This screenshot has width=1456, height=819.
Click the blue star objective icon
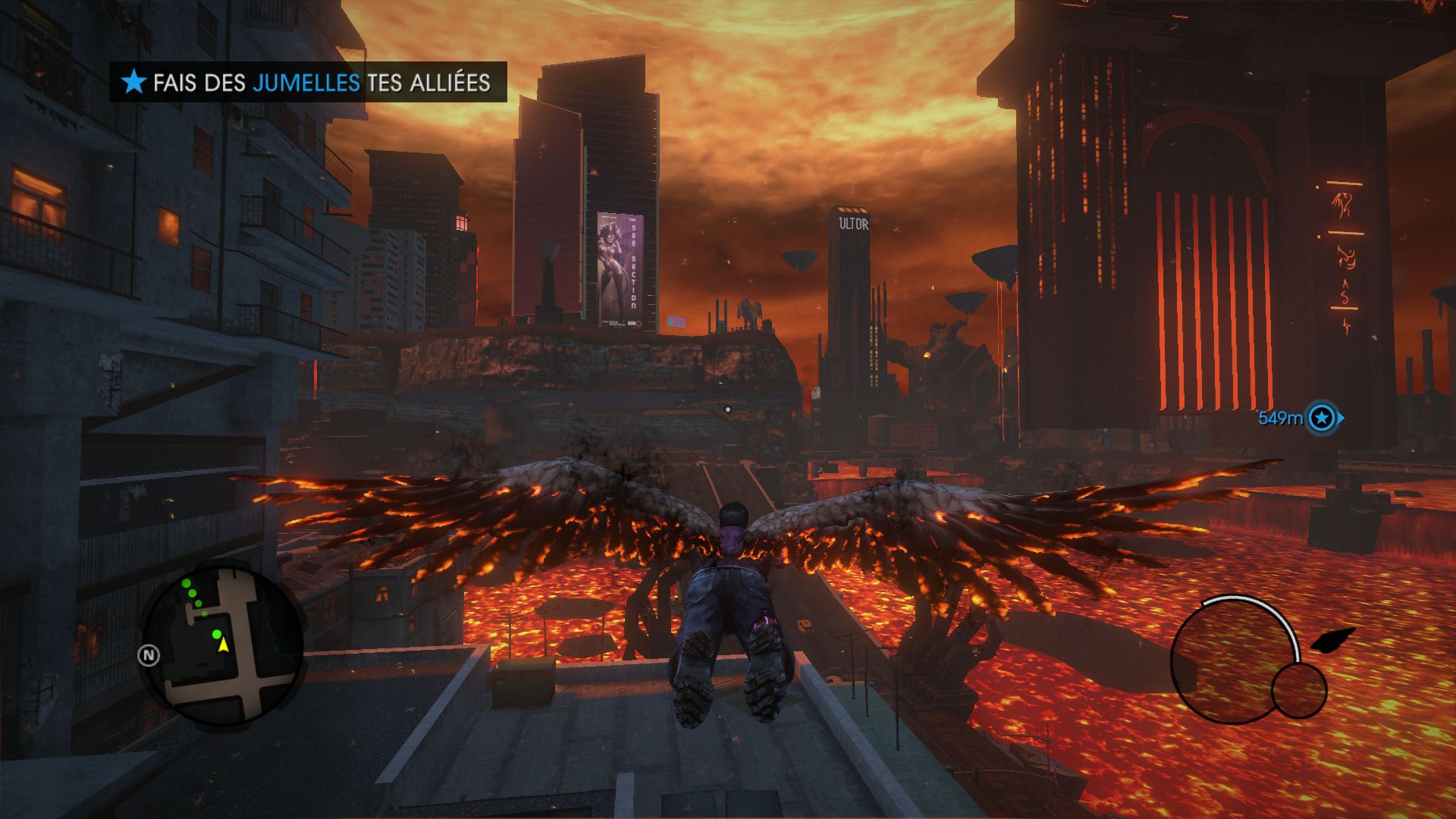point(134,82)
